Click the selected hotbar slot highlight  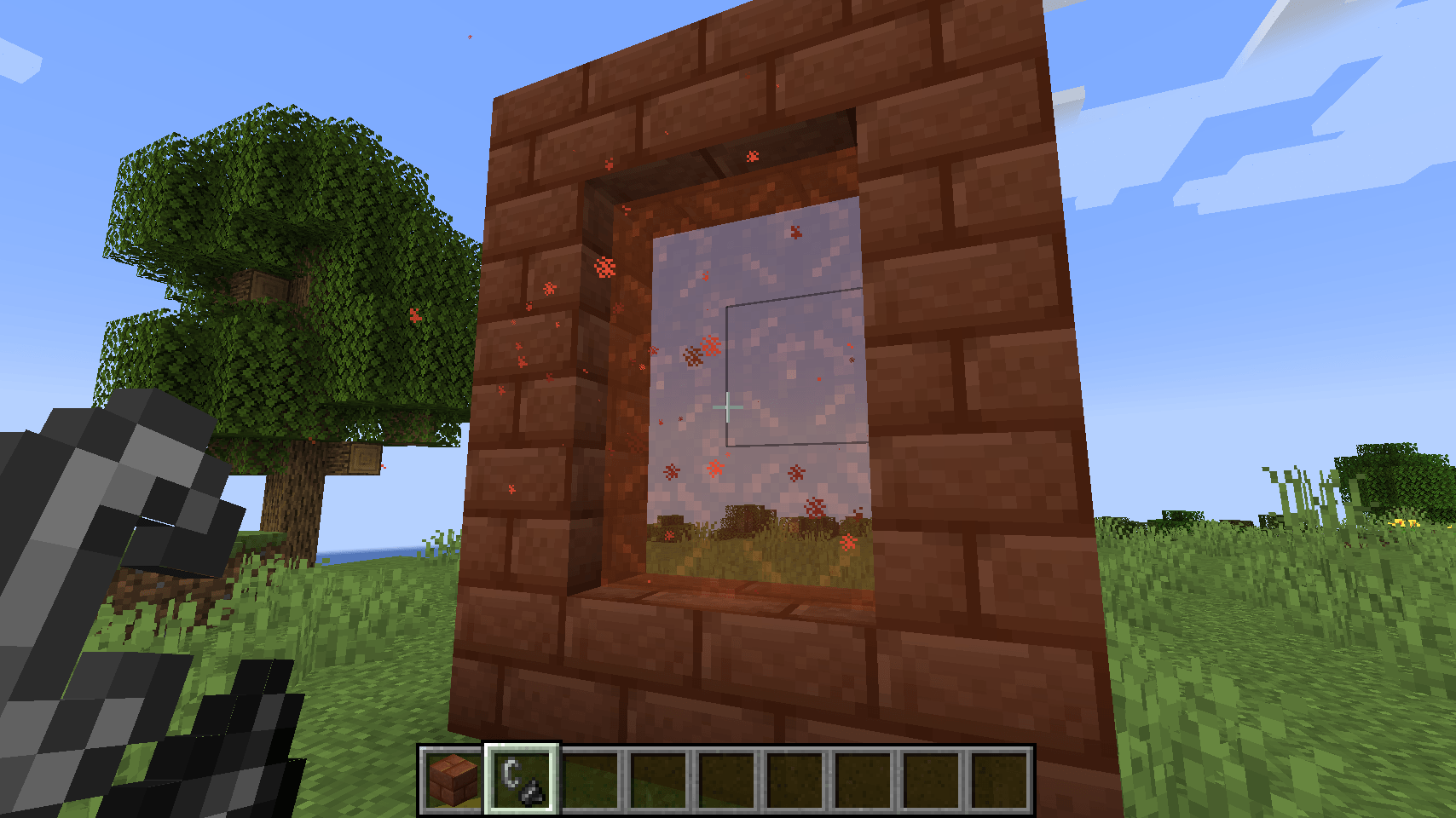pyautogui.click(x=521, y=780)
